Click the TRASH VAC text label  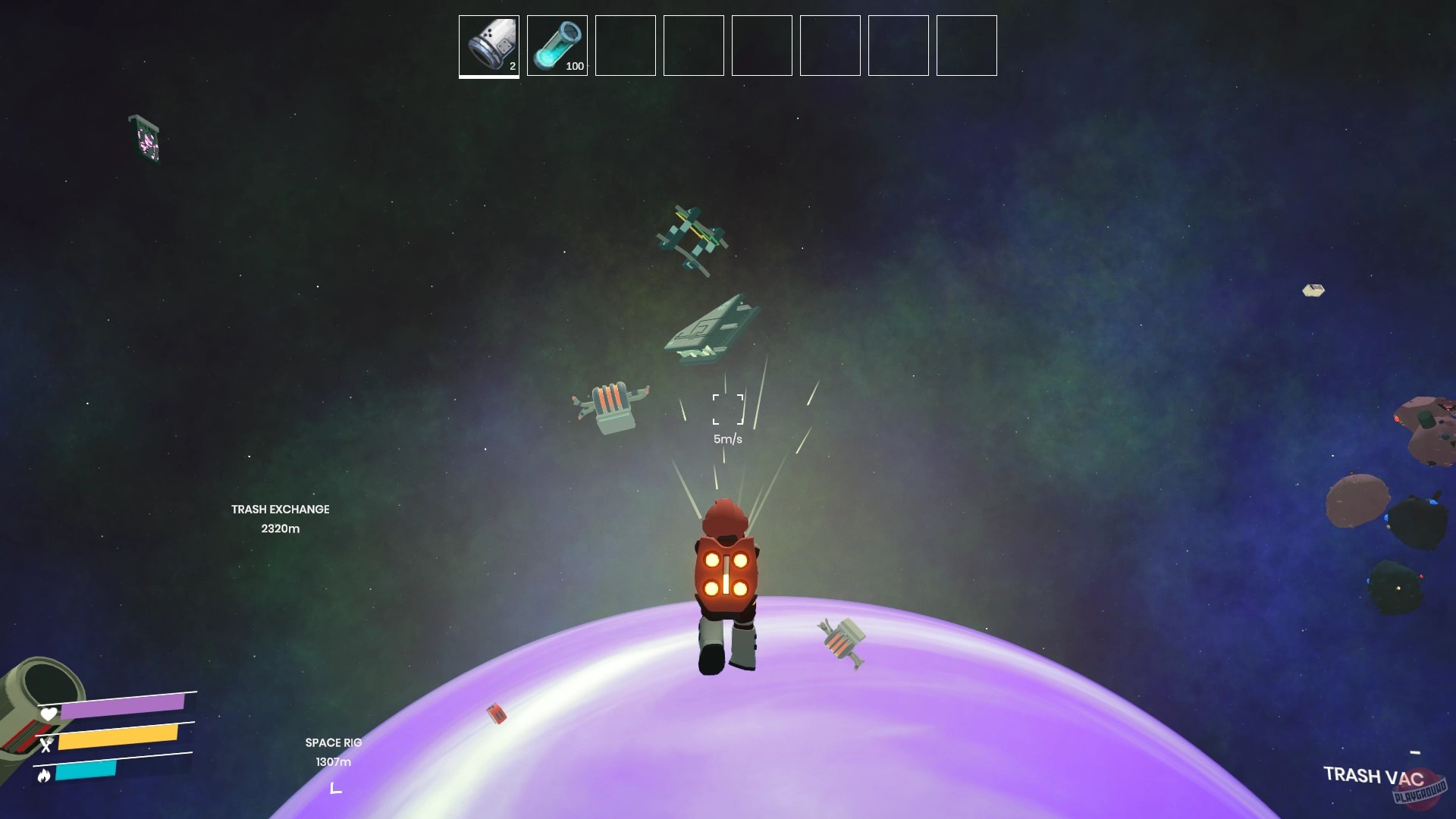pyautogui.click(x=1374, y=777)
